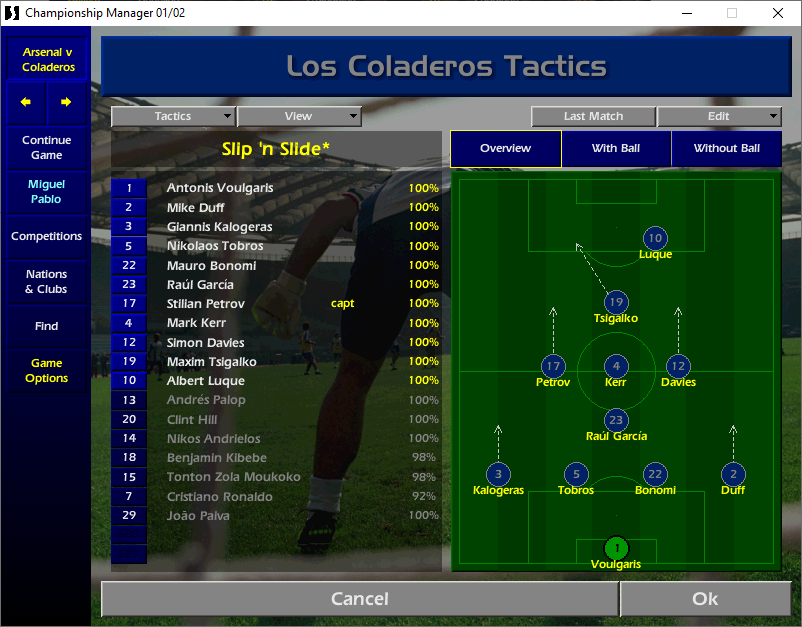Open Nations & Clubs
This screenshot has width=802, height=627.
[46, 282]
